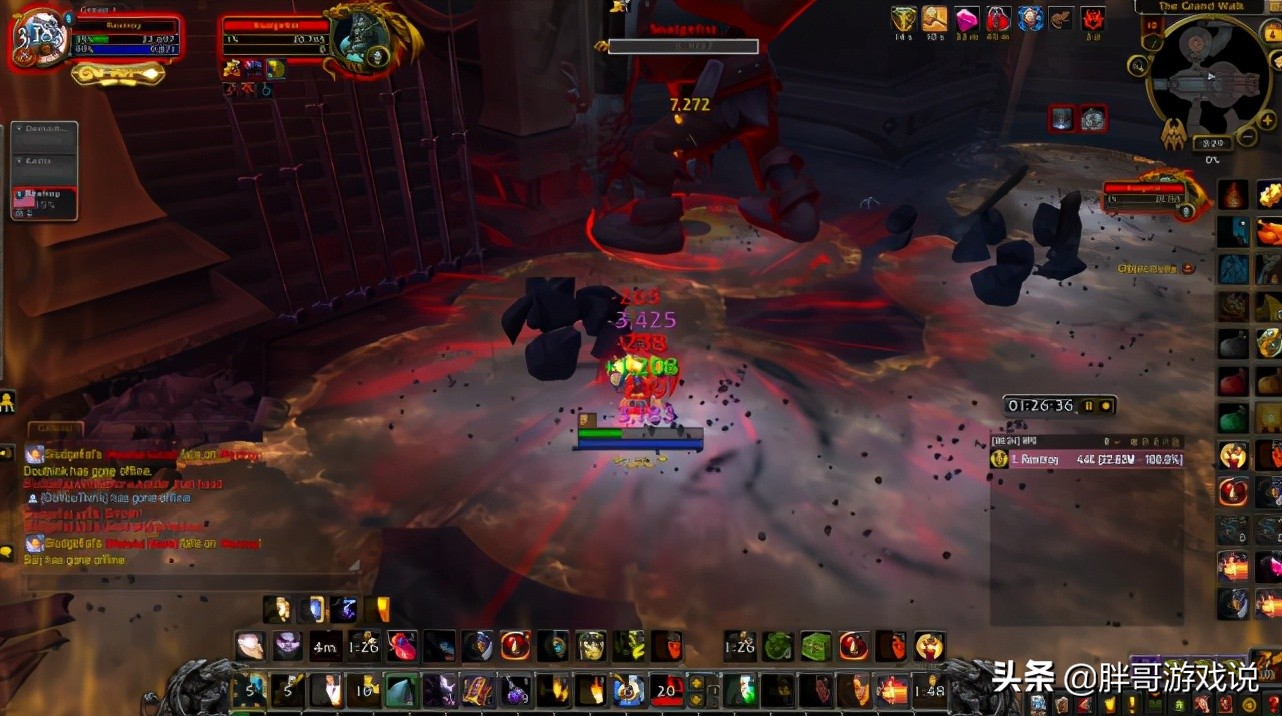Select the damage meter player row

click(1086, 459)
